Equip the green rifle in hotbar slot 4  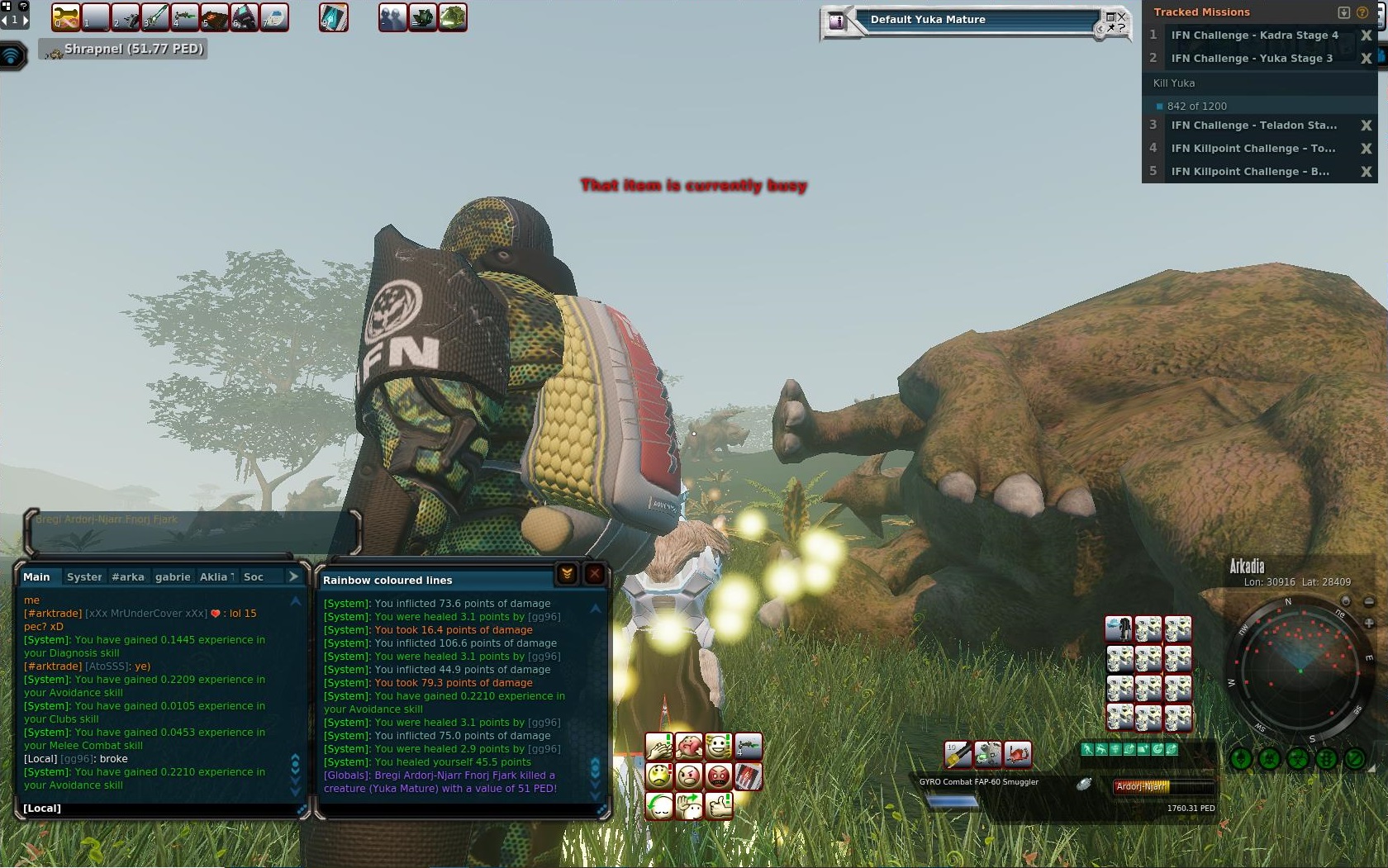(x=185, y=17)
